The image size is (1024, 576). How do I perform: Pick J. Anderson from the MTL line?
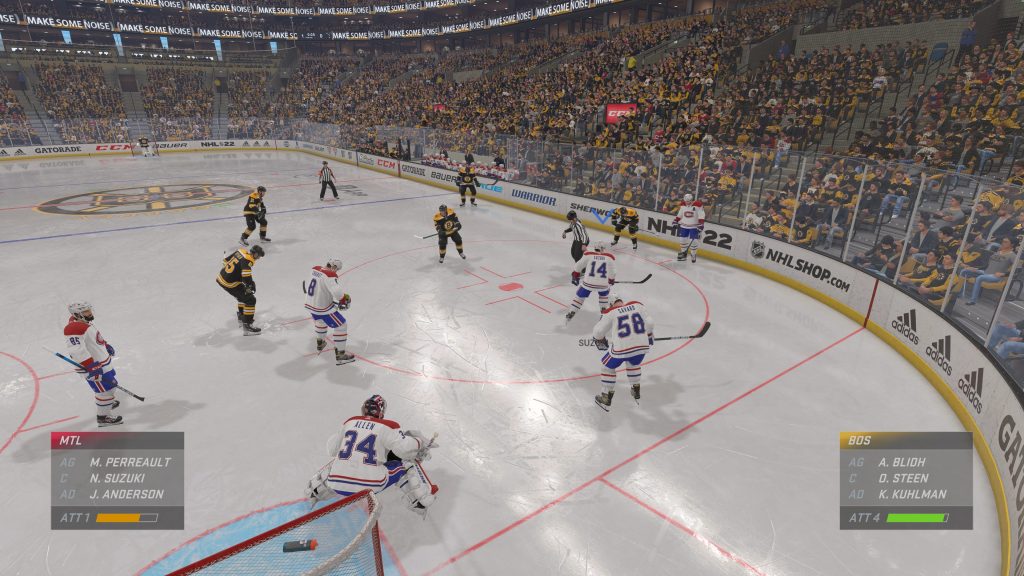(x=126, y=494)
